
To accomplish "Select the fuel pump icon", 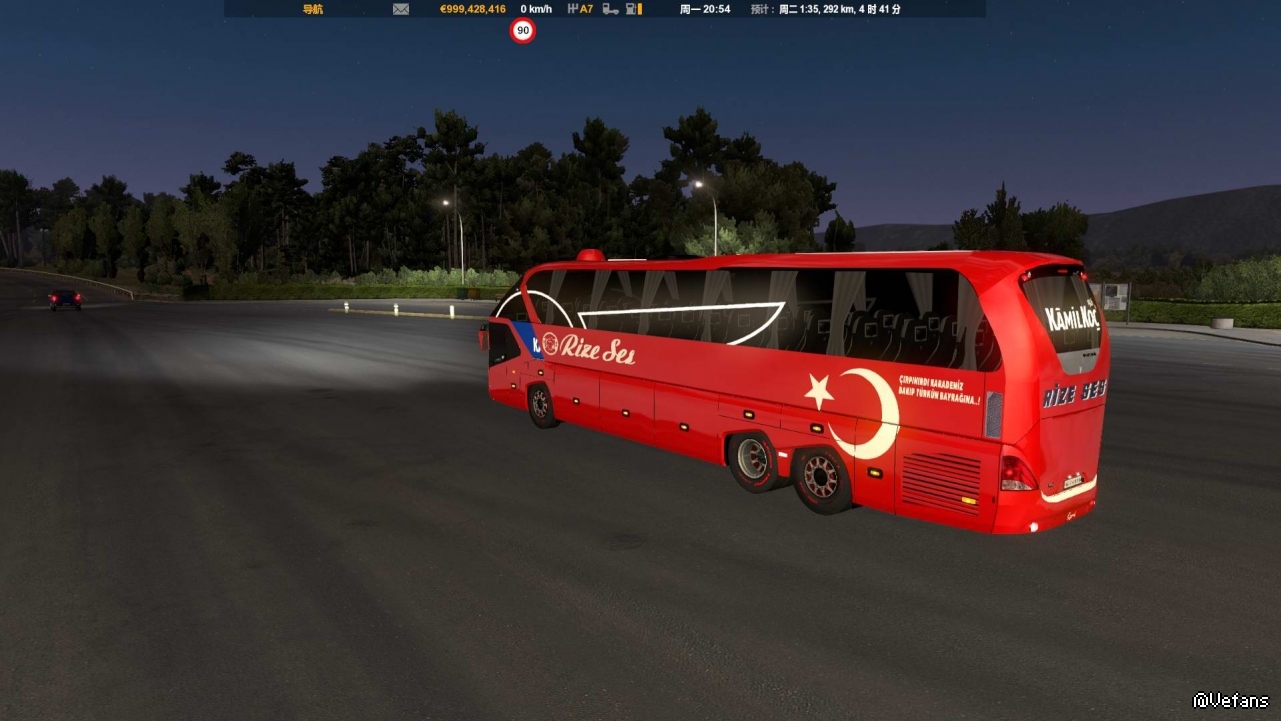I will 632,9.
